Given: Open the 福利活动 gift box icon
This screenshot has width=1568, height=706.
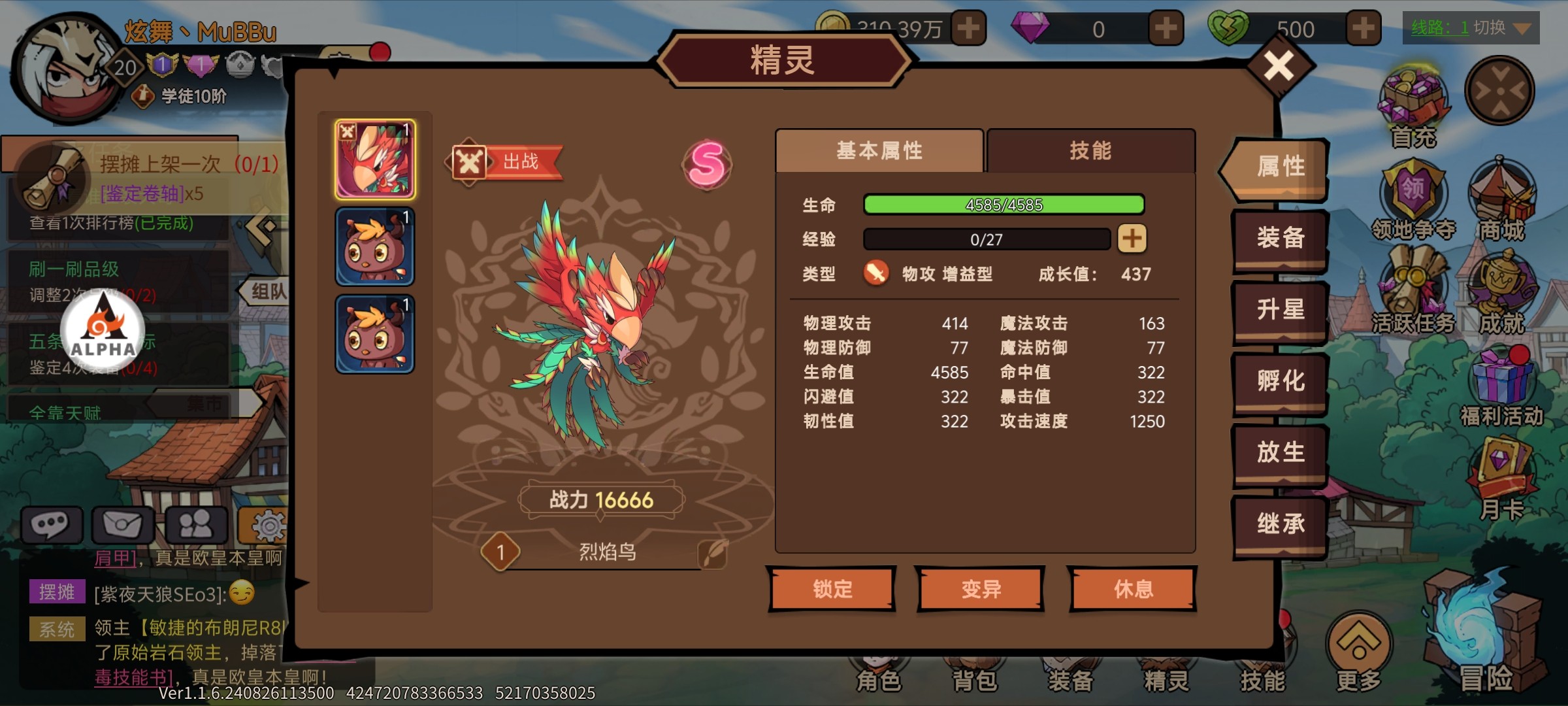Looking at the screenshot, I should pyautogui.click(x=1501, y=386).
